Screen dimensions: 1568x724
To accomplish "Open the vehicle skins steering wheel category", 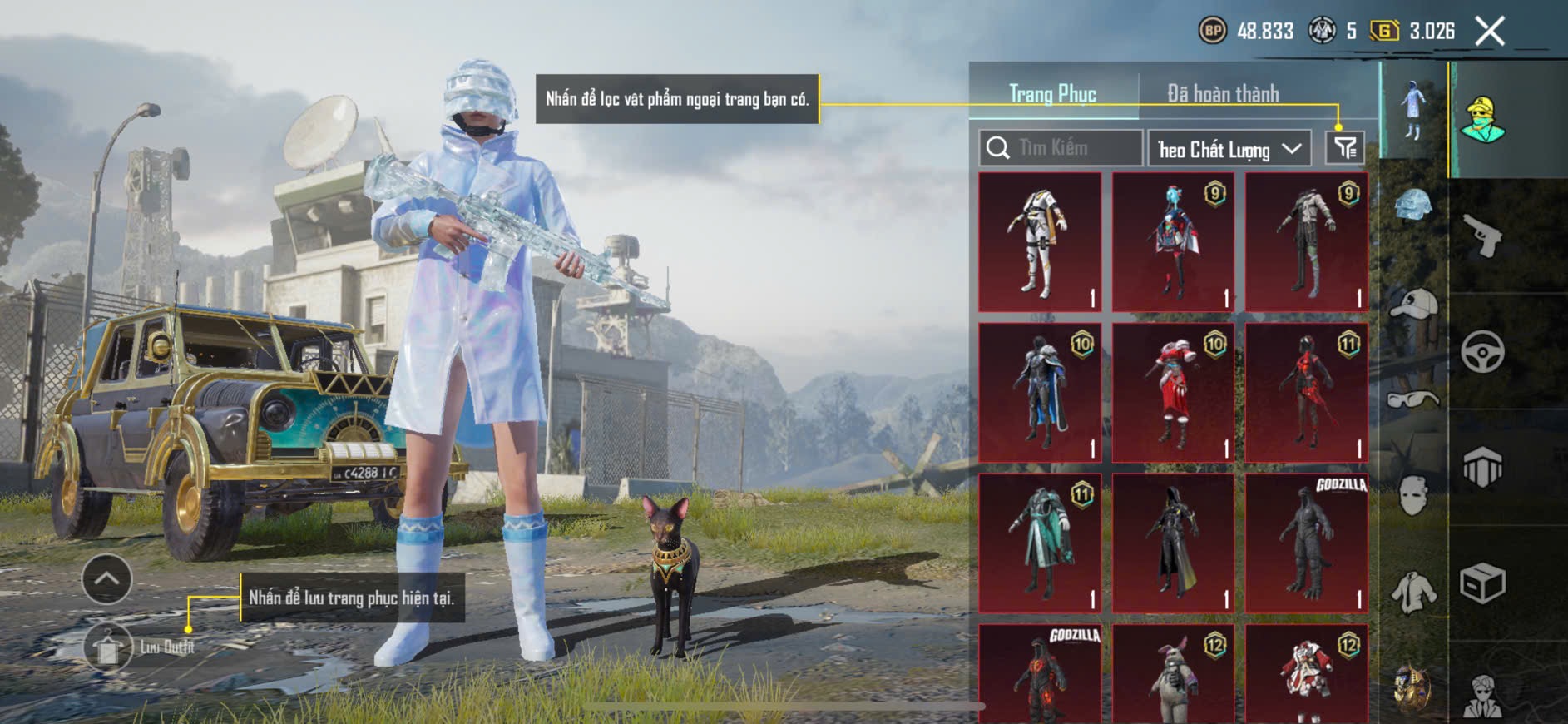I will (x=1482, y=352).
